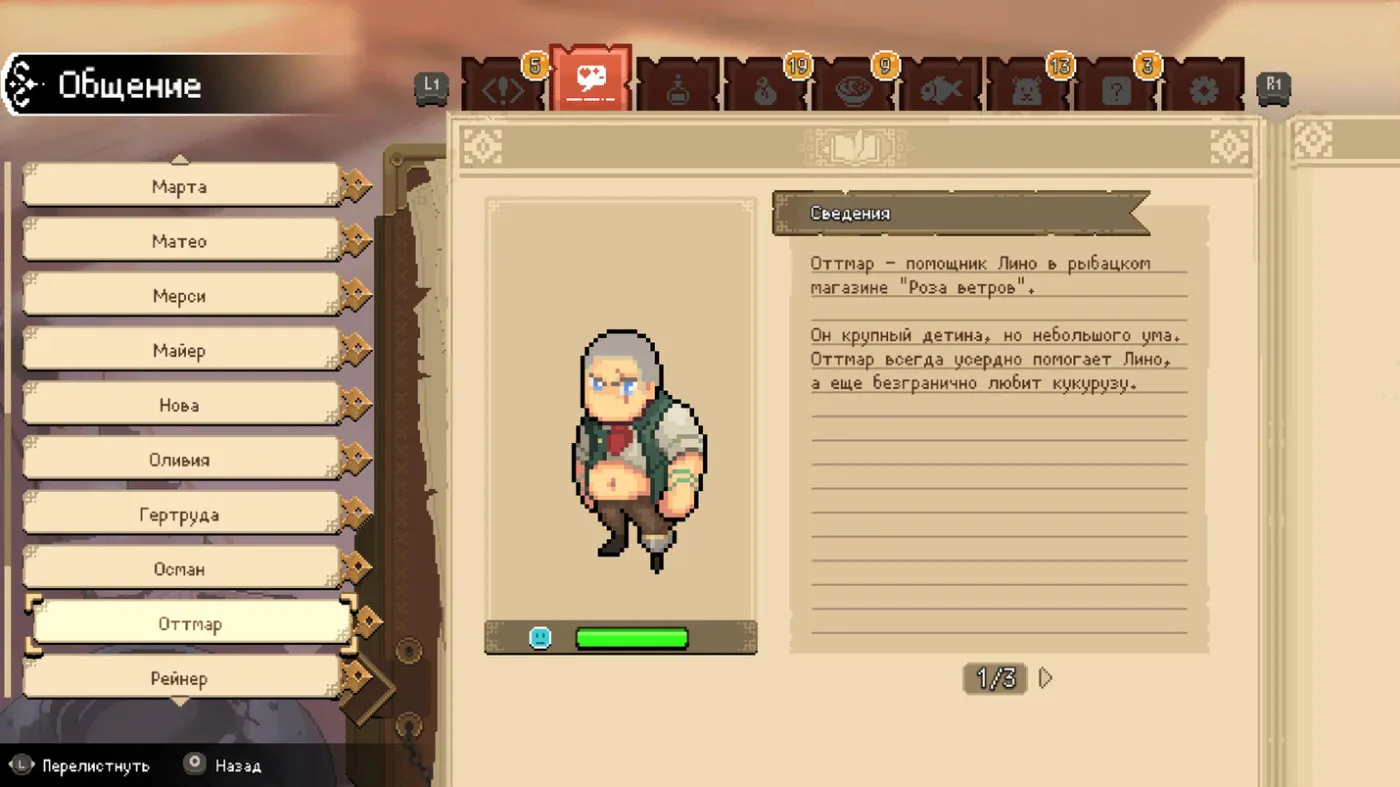Screen dimensions: 1400x787
Task: Choose Матео from the character list
Action: (x=180, y=241)
